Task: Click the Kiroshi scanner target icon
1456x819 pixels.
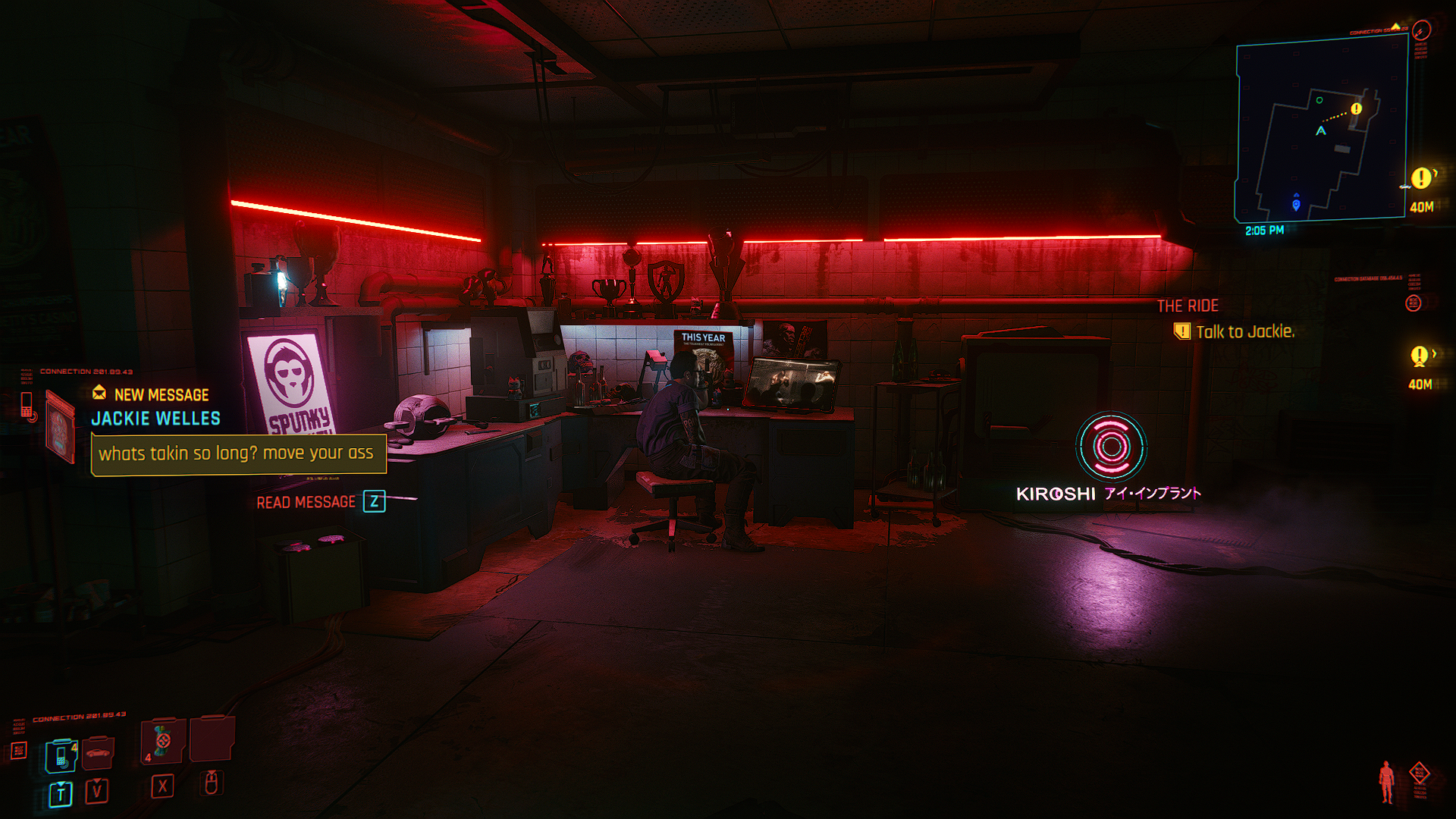Action: point(1111,447)
